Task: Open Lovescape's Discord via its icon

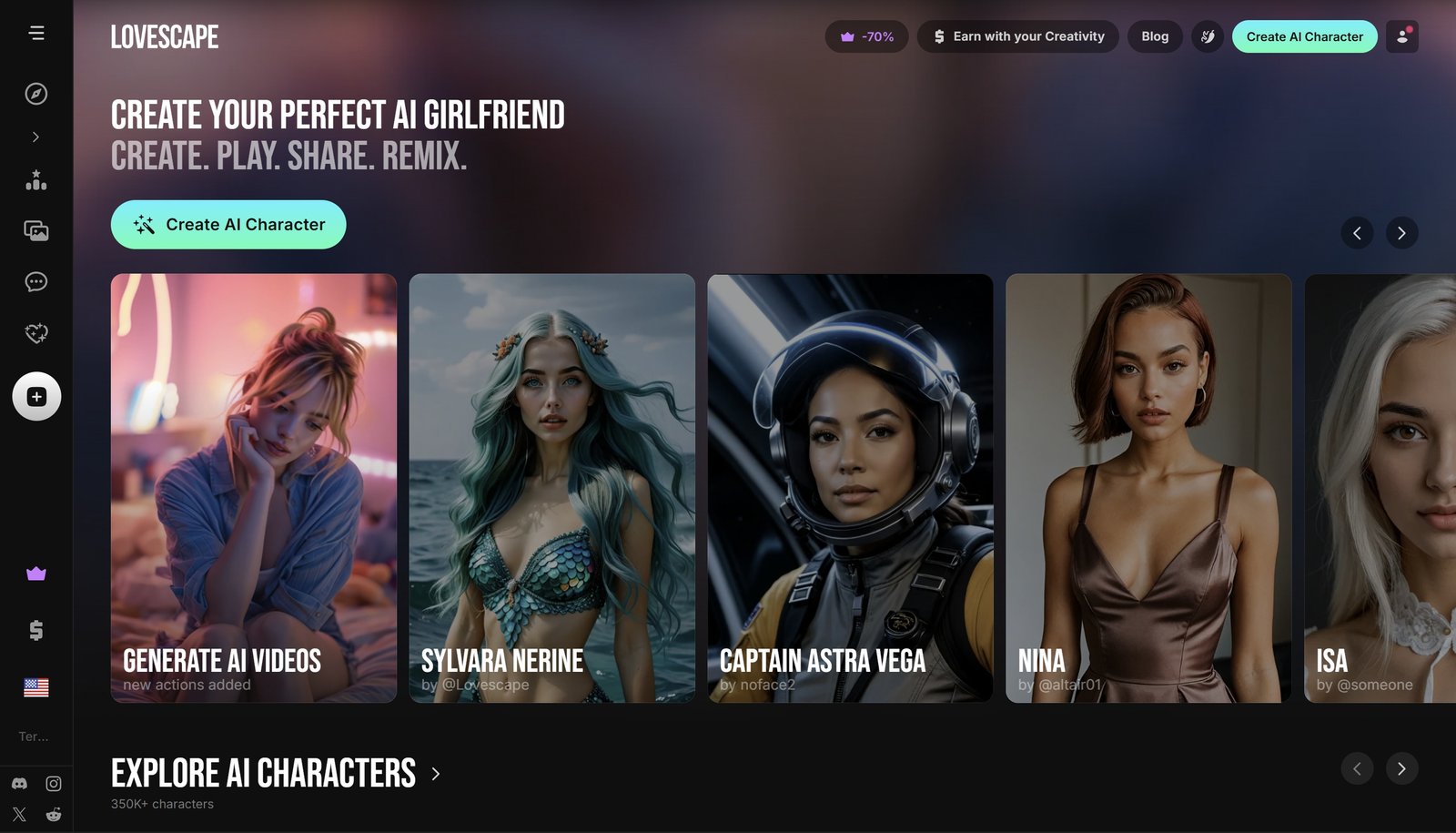Action: tap(16, 783)
